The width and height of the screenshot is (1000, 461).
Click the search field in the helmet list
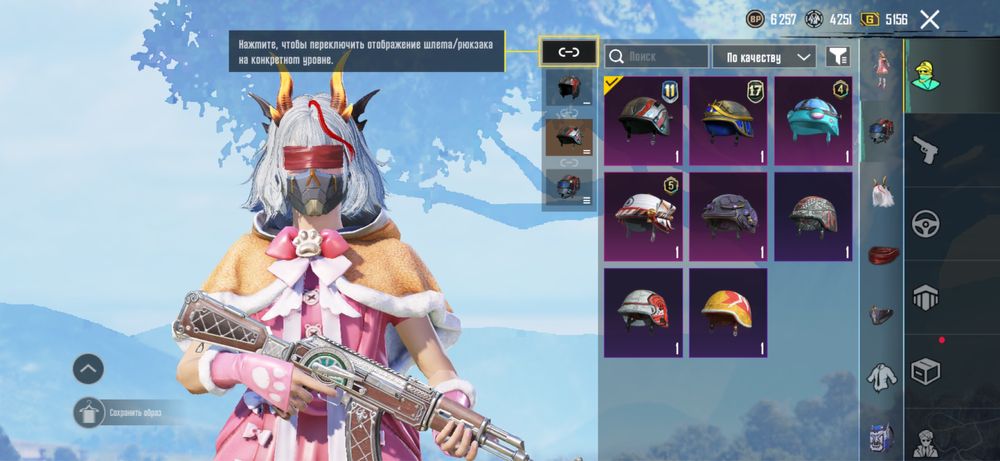tap(656, 57)
